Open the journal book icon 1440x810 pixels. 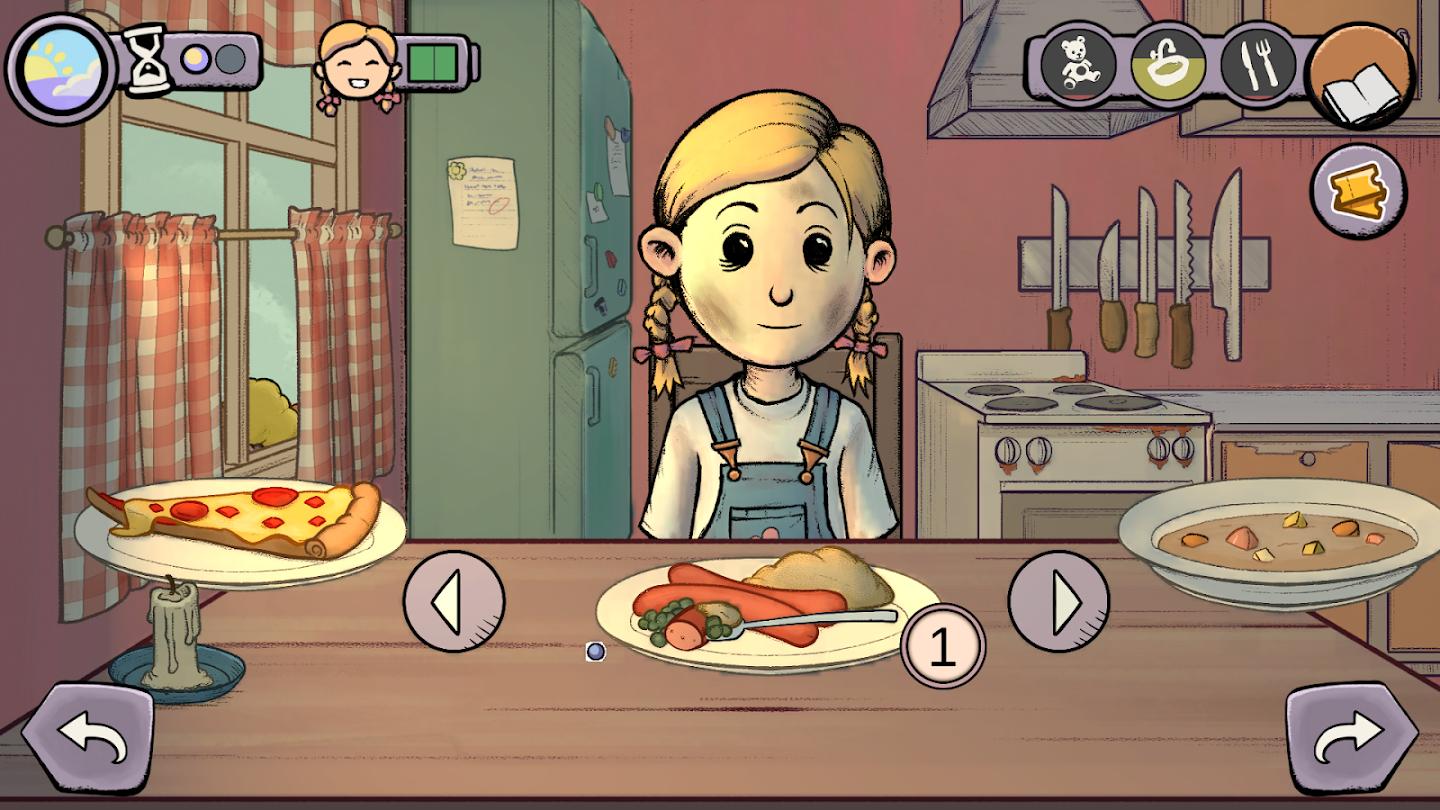[x=1359, y=76]
